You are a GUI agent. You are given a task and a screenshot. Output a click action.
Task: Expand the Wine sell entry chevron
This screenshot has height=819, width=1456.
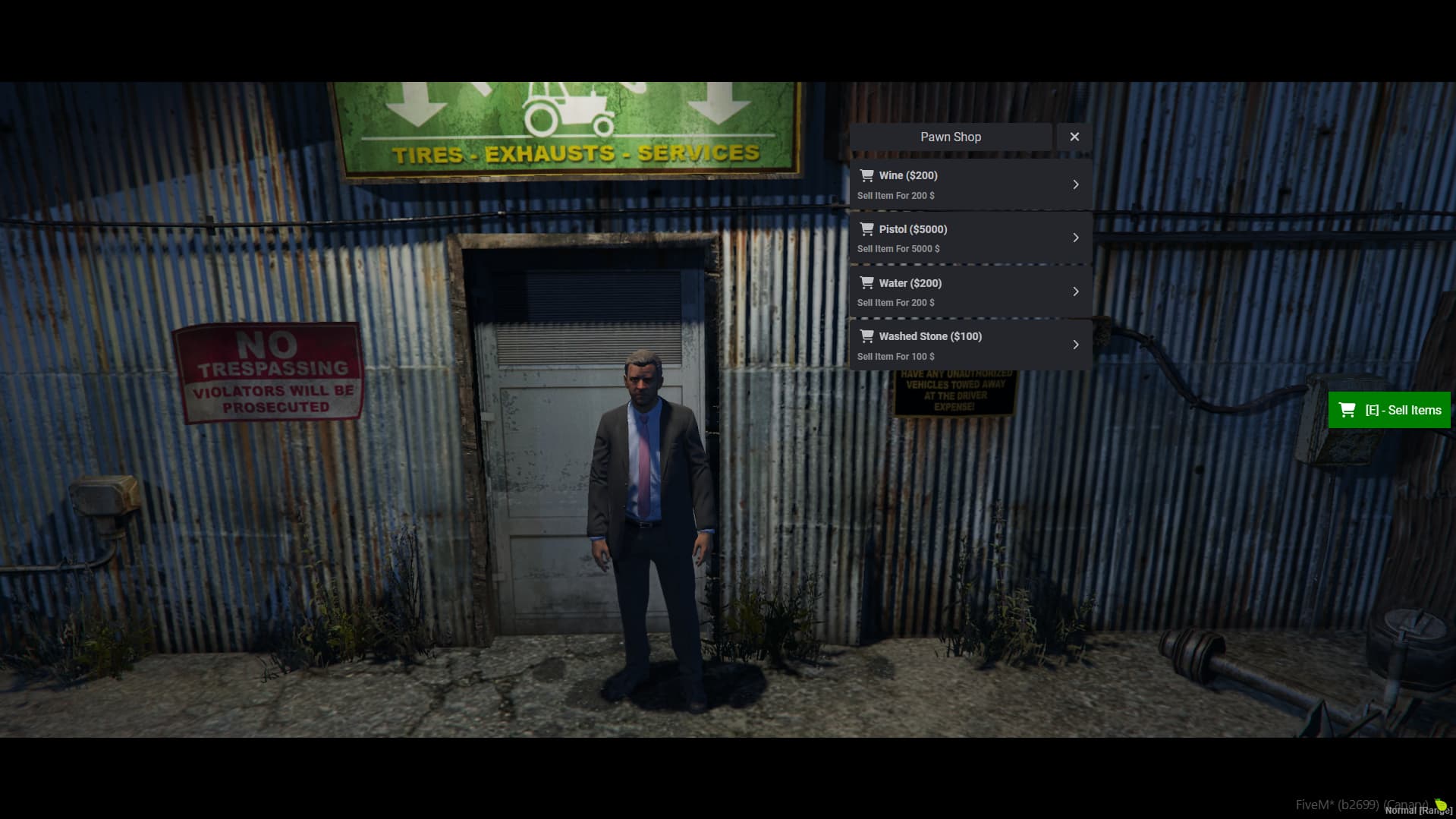click(x=1076, y=184)
